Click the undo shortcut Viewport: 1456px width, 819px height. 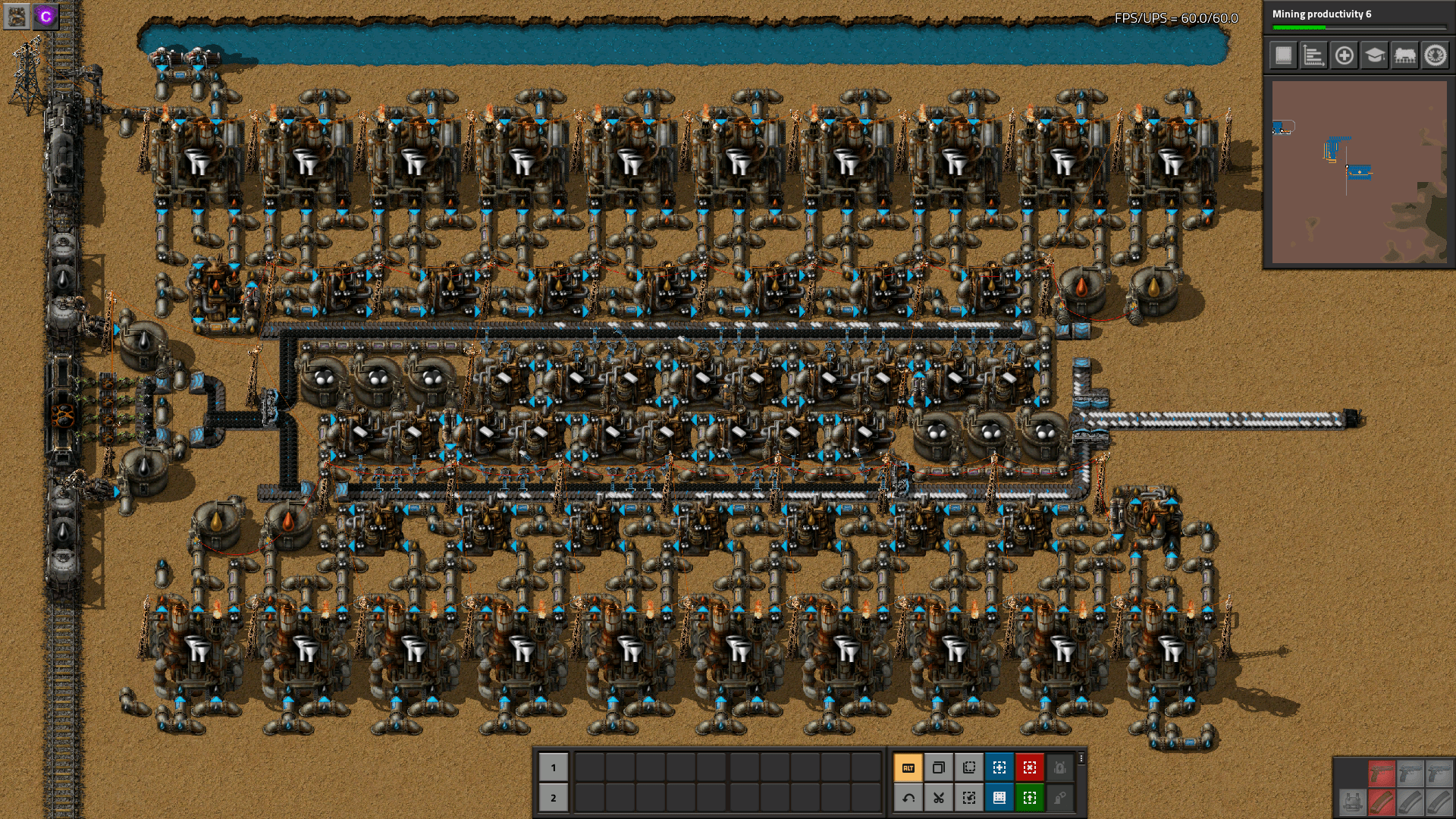908,798
